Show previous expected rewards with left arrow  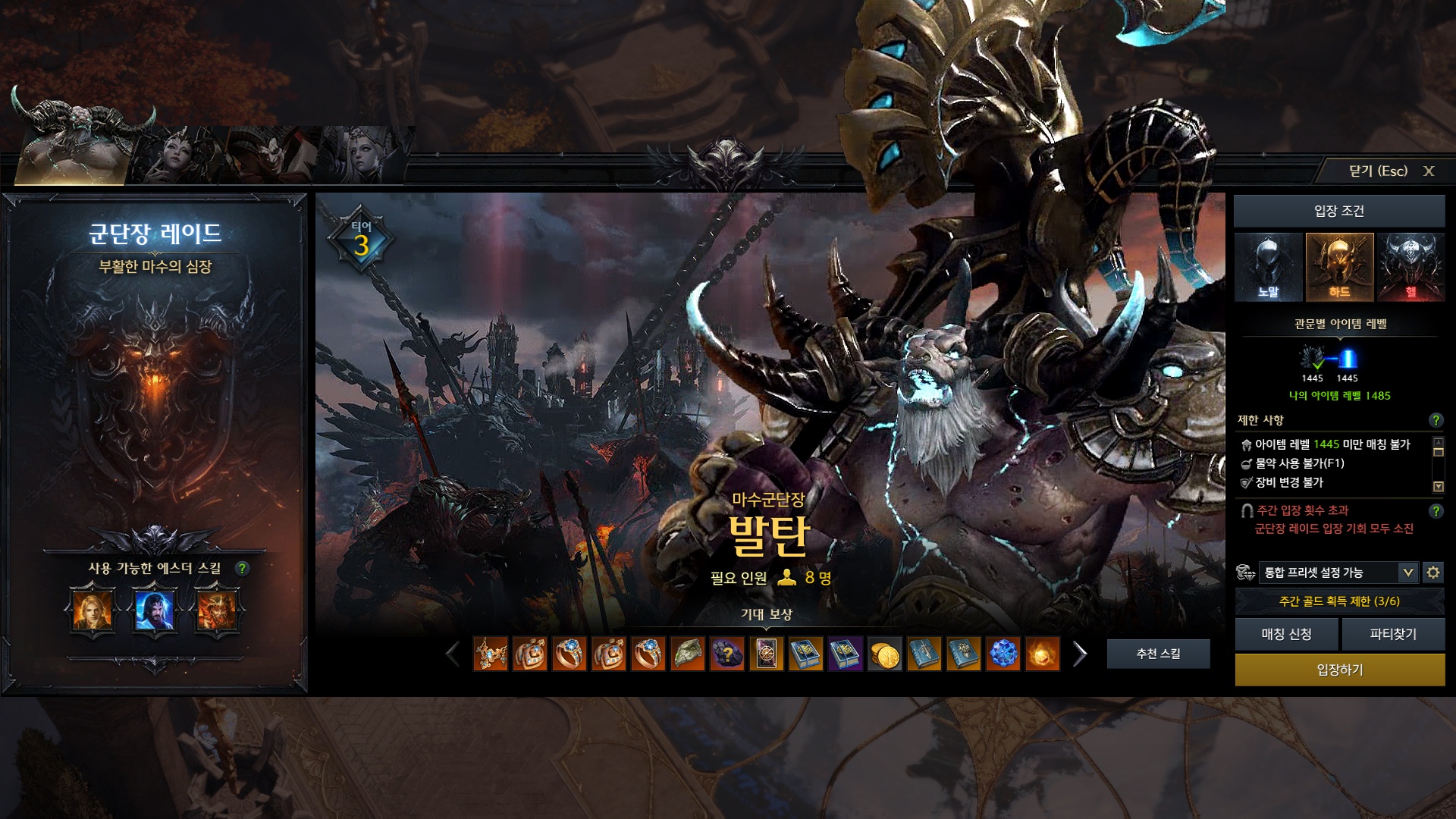point(453,654)
